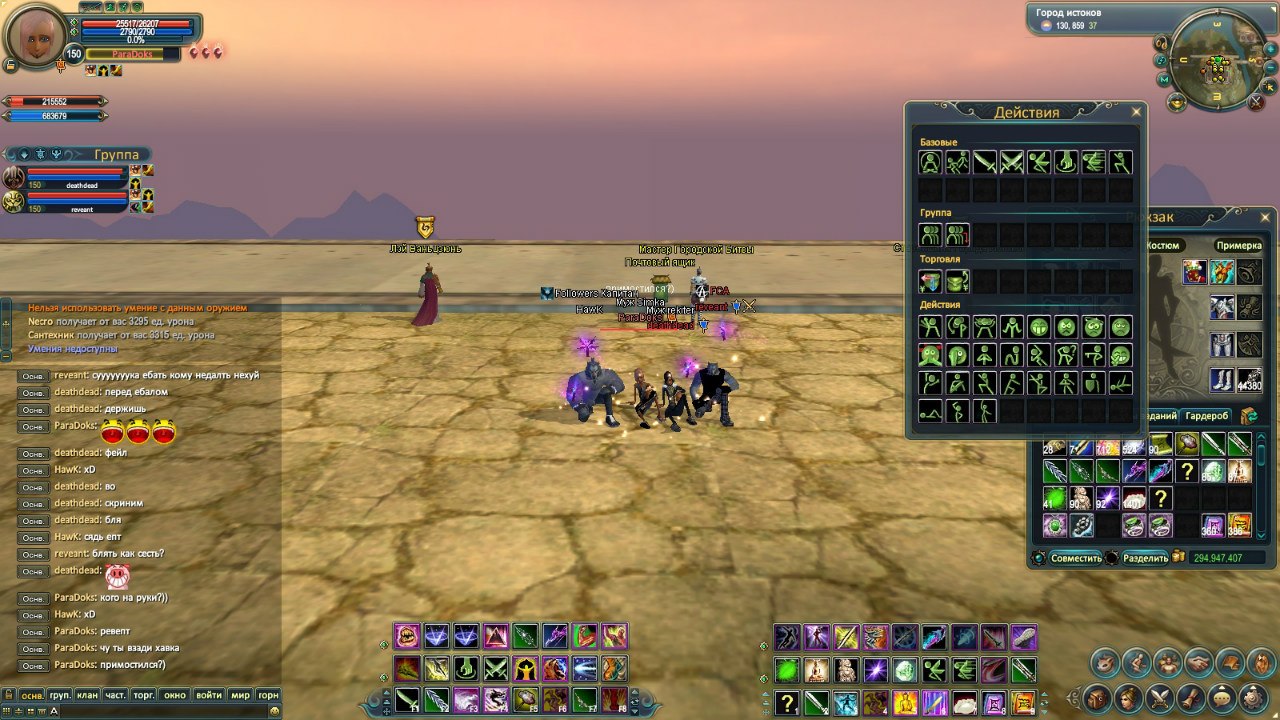Close the Действия actions window

click(x=1135, y=110)
